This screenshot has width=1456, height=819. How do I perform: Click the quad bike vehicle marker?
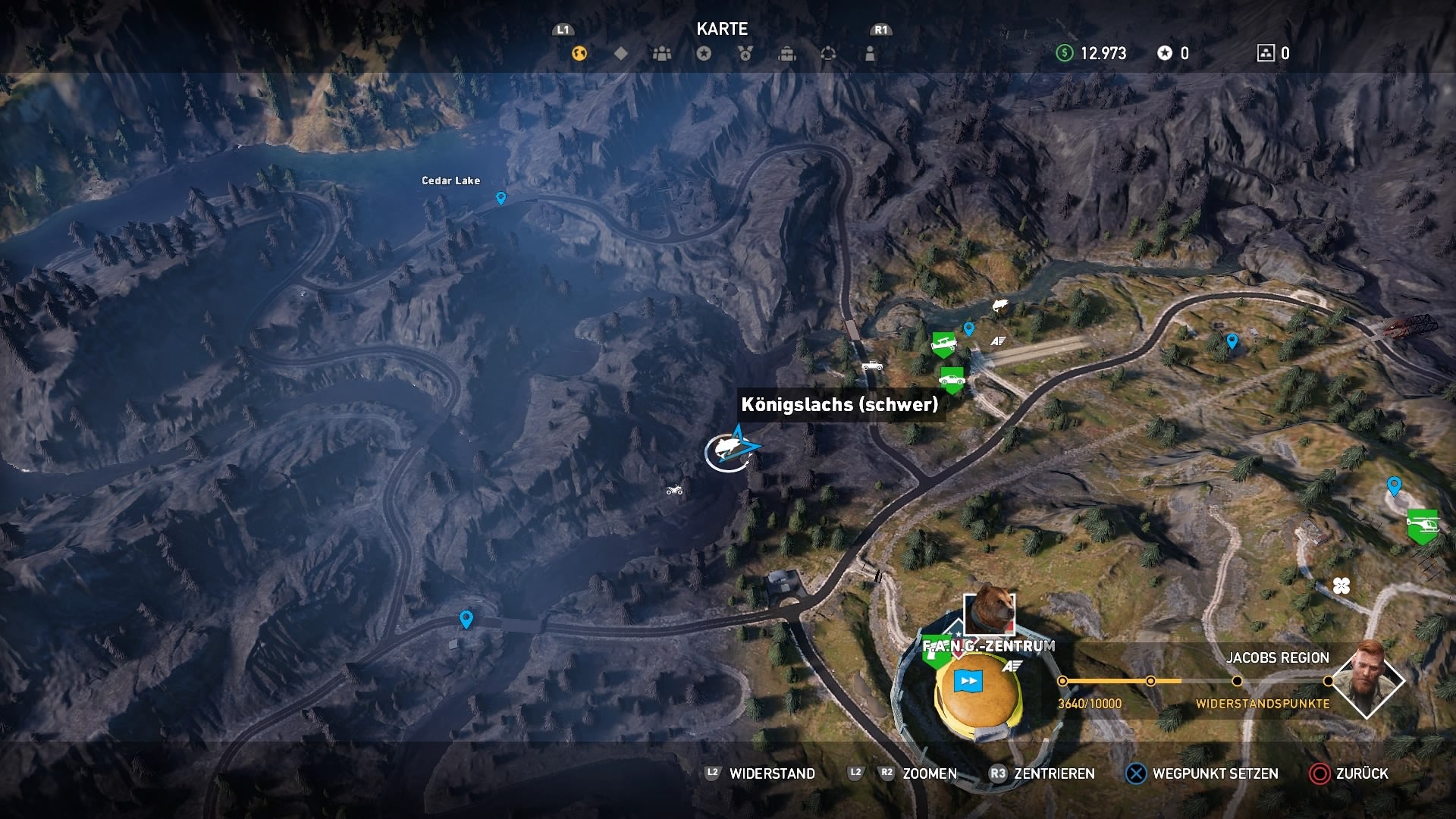(x=674, y=491)
